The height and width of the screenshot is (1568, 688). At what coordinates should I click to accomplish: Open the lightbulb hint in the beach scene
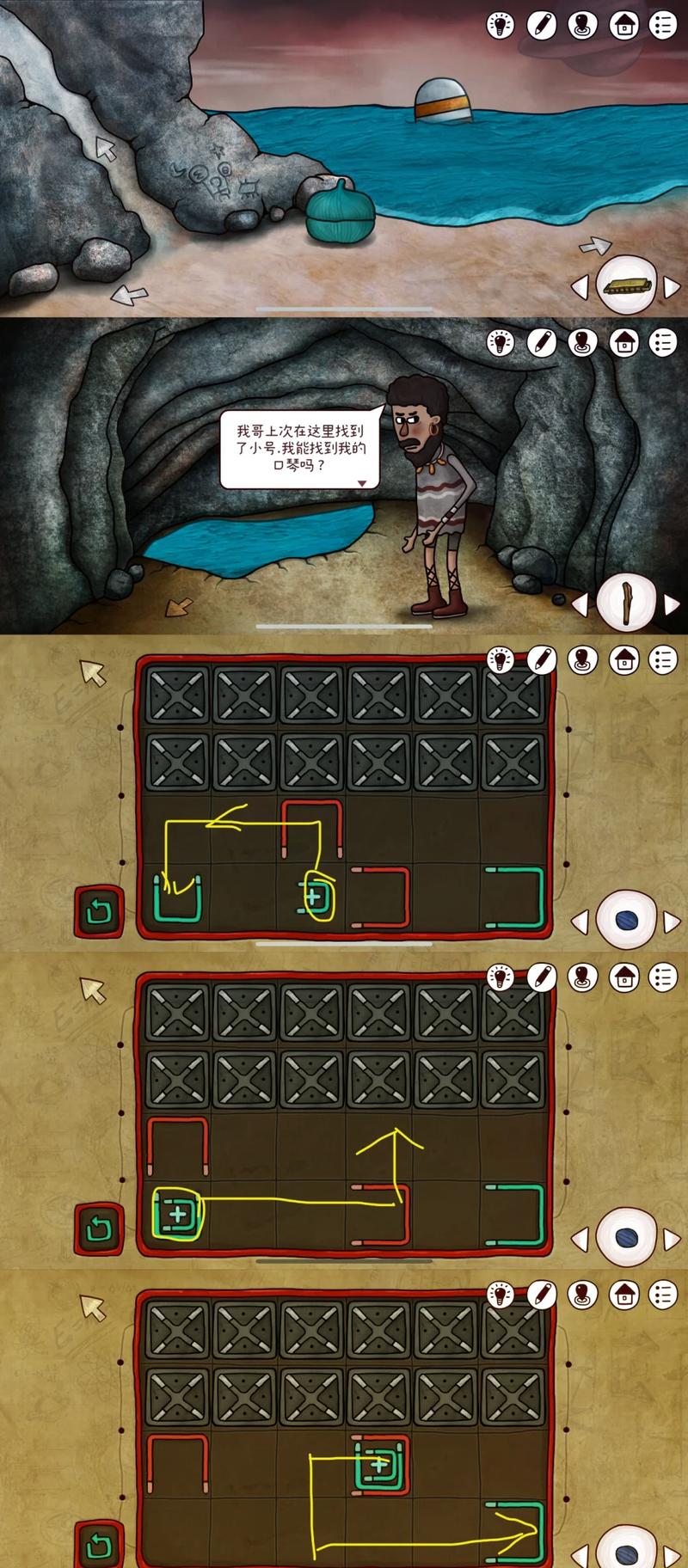coord(500,26)
